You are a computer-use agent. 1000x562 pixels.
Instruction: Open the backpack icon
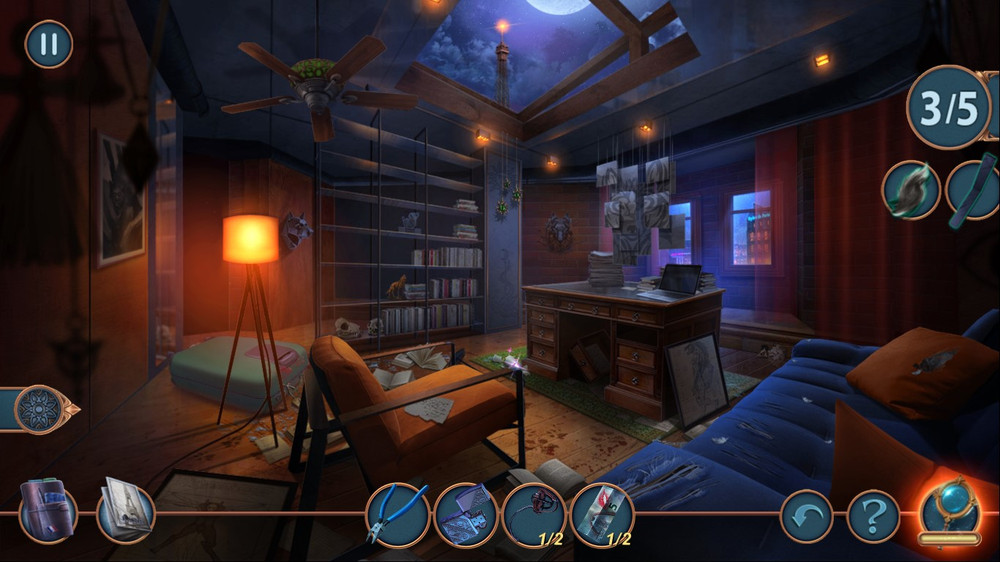(47, 510)
